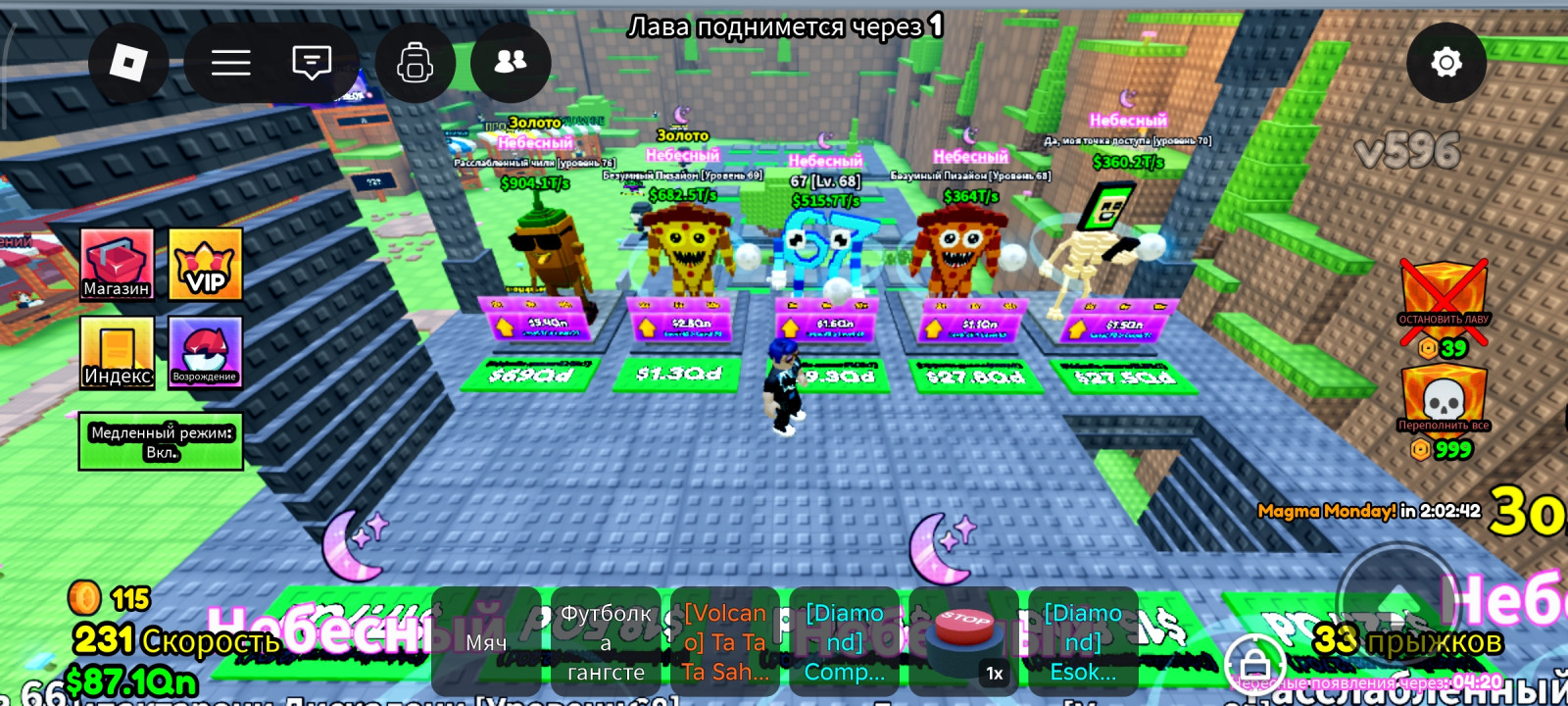Open the Roblox main menu
The height and width of the screenshot is (706, 1568).
point(128,63)
